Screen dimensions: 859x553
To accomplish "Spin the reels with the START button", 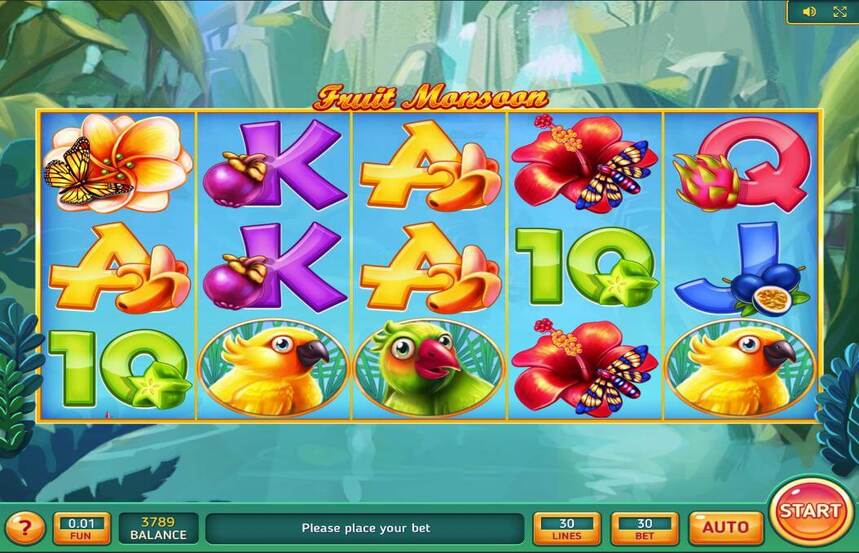I will (810, 510).
